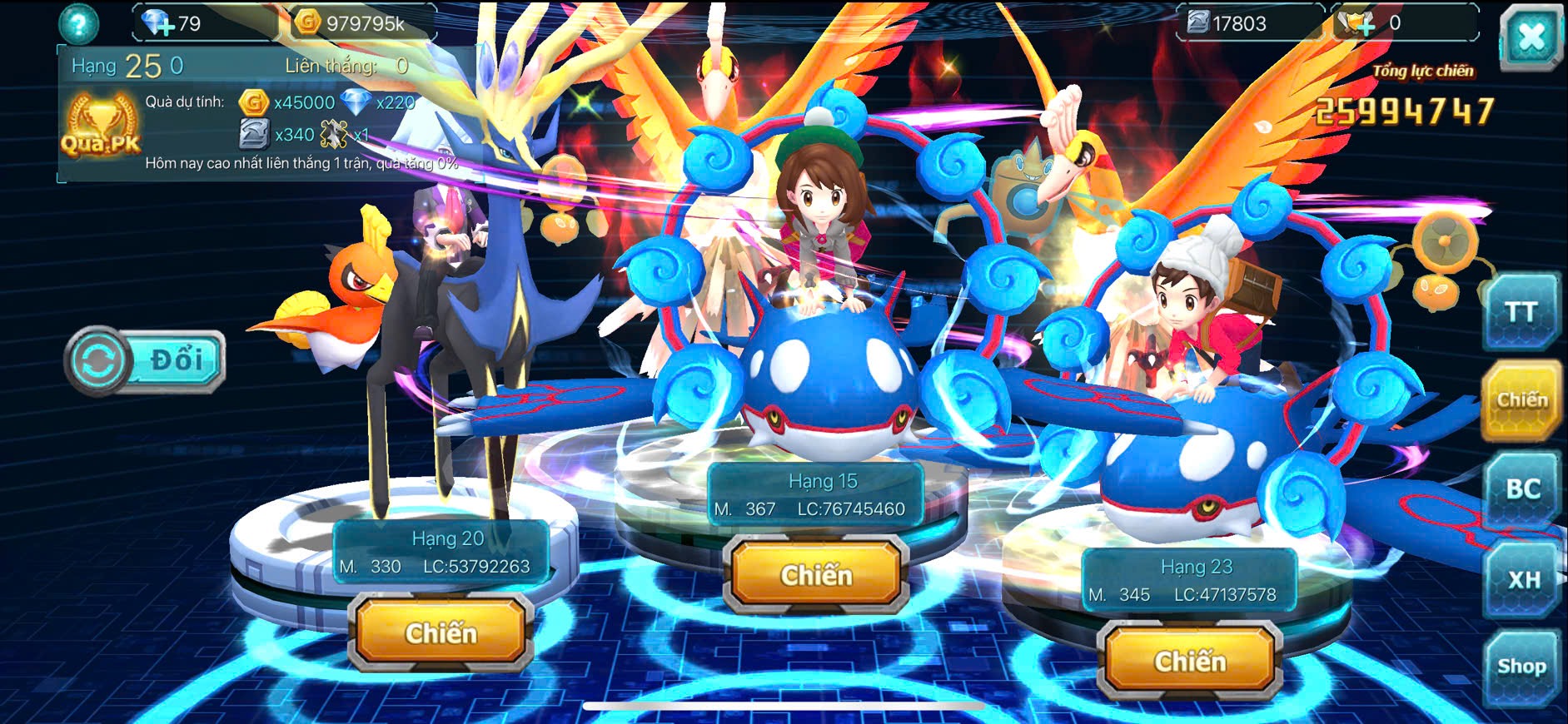Image resolution: width=1568 pixels, height=724 pixels.
Task: Select the yellow Chiến side tab
Action: 1521,400
